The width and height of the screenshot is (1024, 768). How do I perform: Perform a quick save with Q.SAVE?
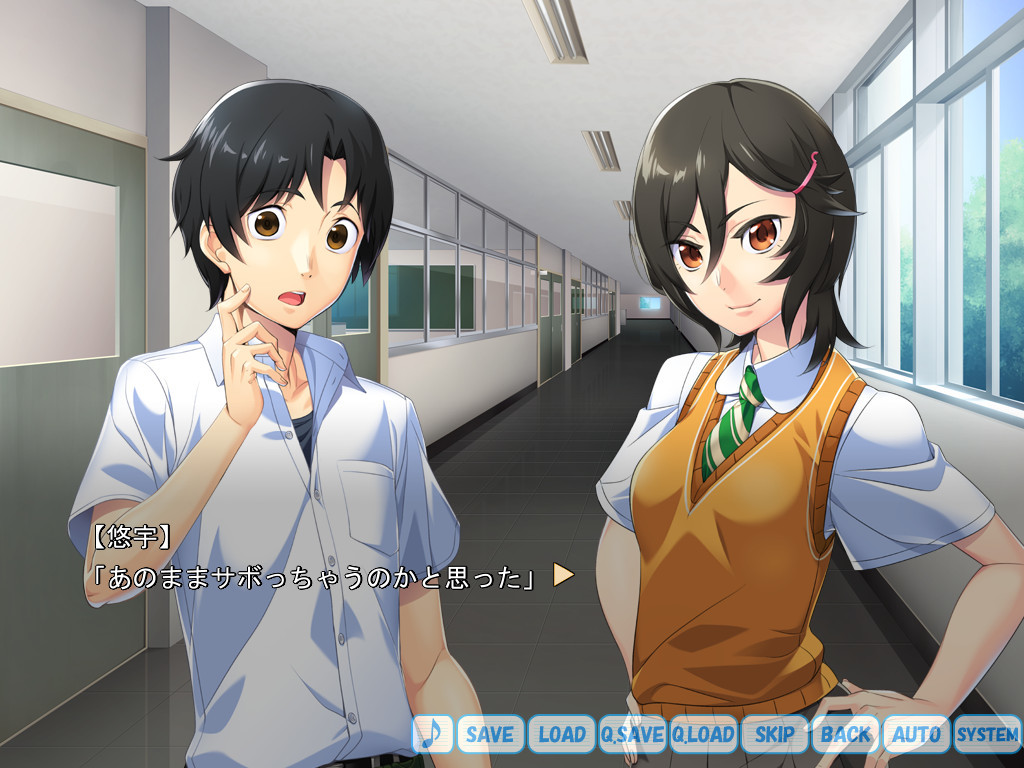(x=632, y=734)
